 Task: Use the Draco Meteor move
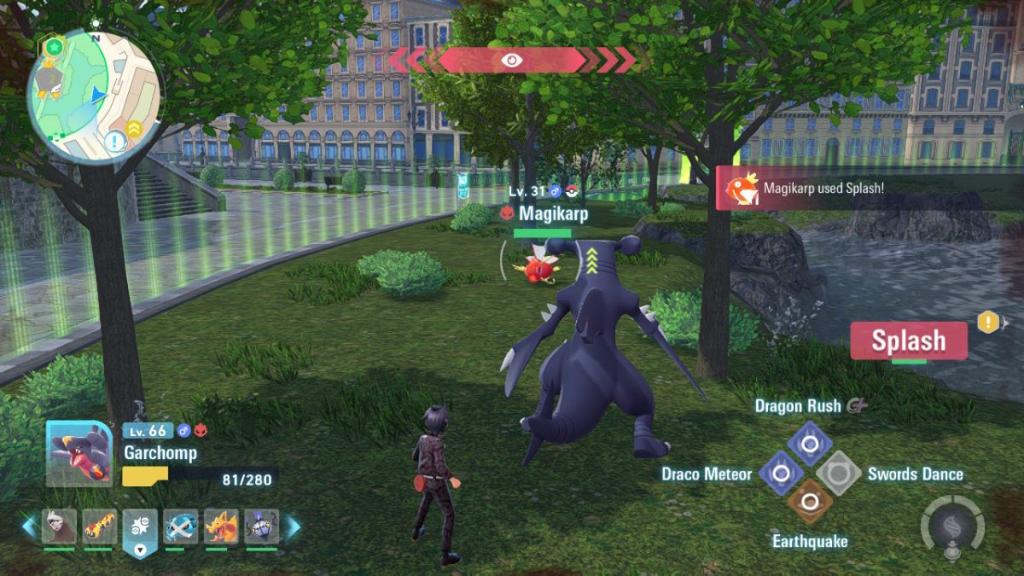tap(780, 472)
